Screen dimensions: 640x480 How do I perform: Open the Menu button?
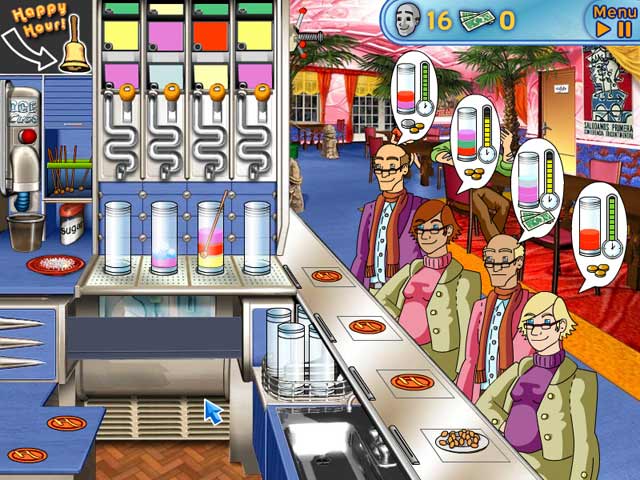(613, 11)
